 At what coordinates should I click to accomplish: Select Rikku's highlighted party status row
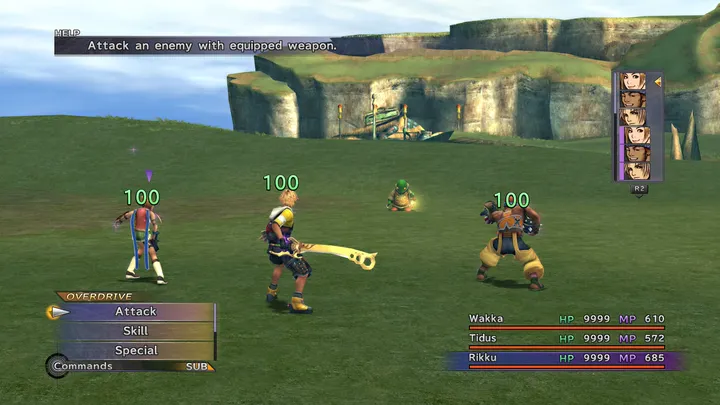(566, 358)
